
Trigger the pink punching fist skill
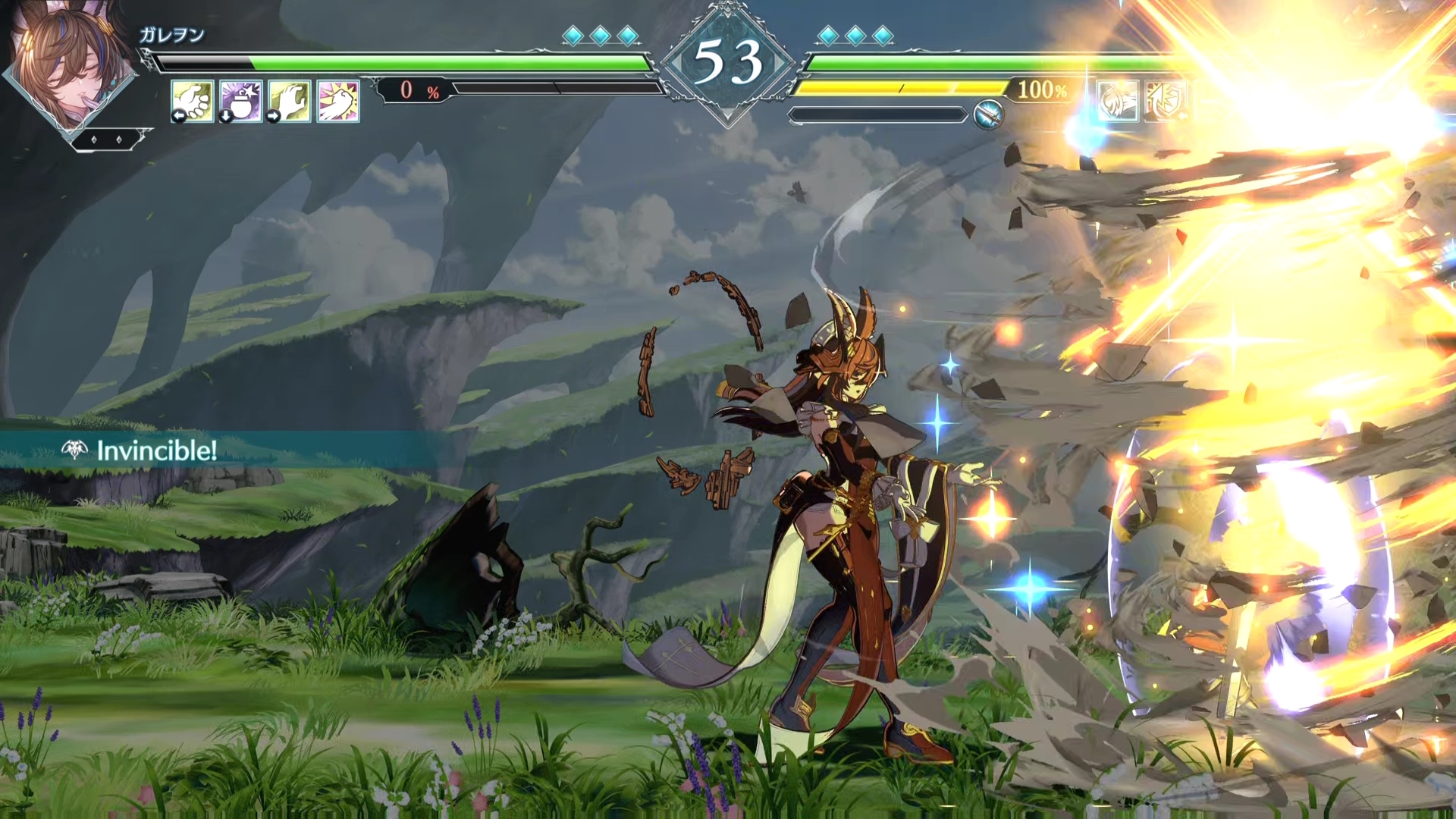pyautogui.click(x=338, y=101)
